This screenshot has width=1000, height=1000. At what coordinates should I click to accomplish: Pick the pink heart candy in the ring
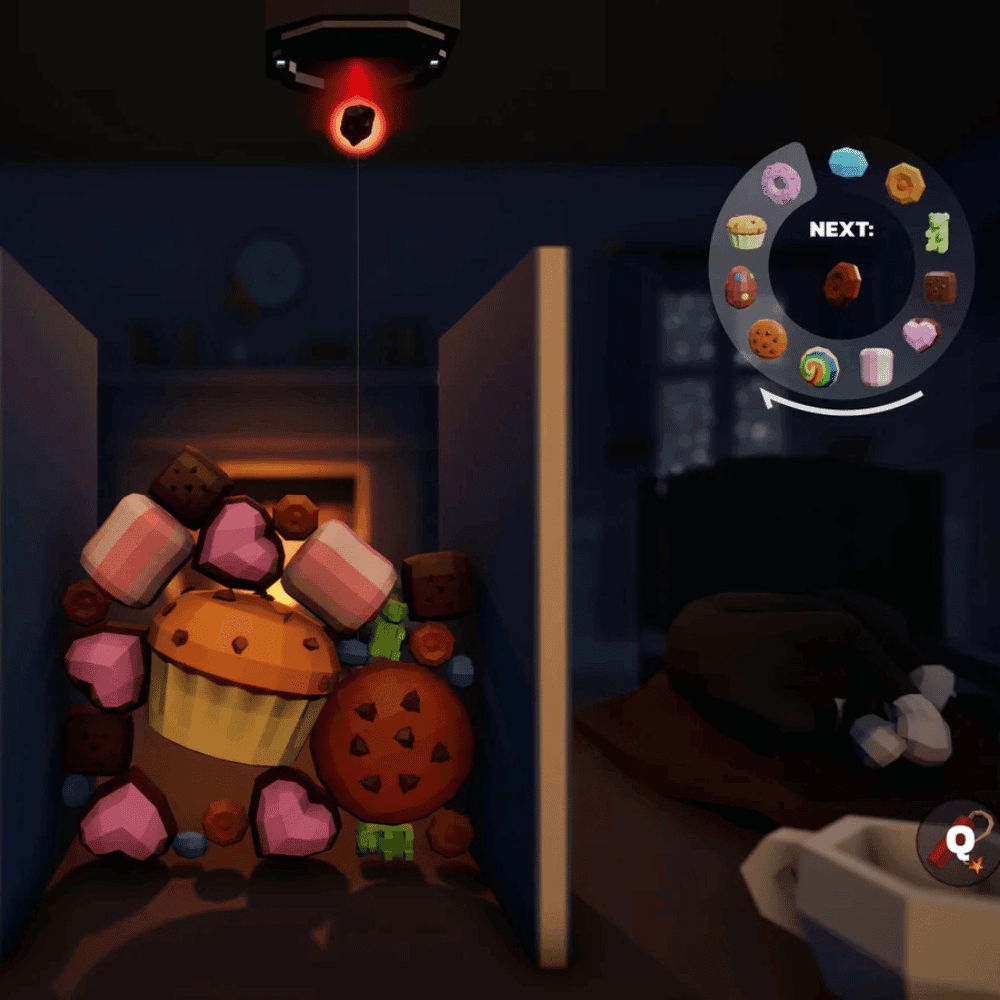pos(920,334)
